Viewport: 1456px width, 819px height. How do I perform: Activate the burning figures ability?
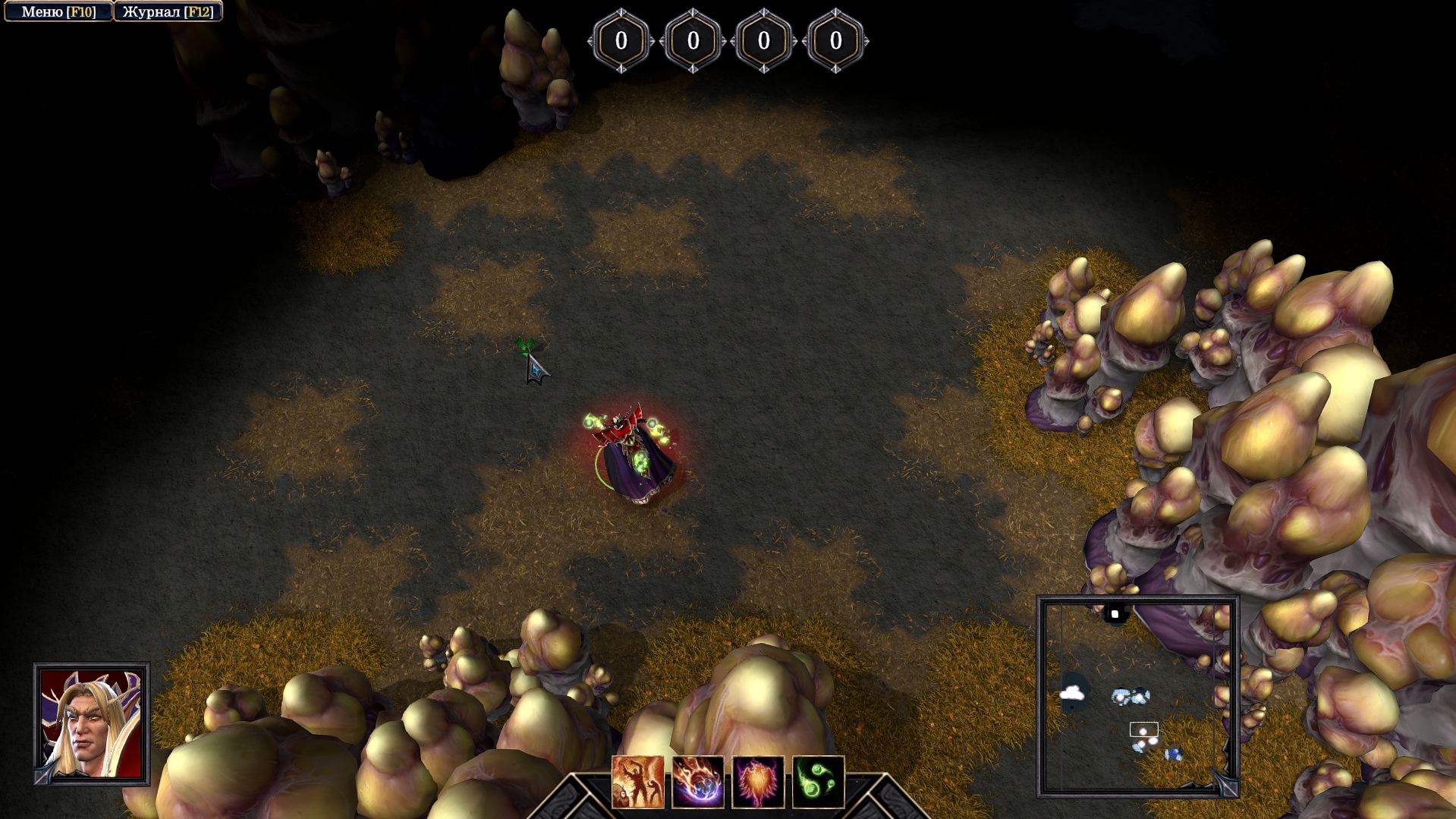(637, 781)
